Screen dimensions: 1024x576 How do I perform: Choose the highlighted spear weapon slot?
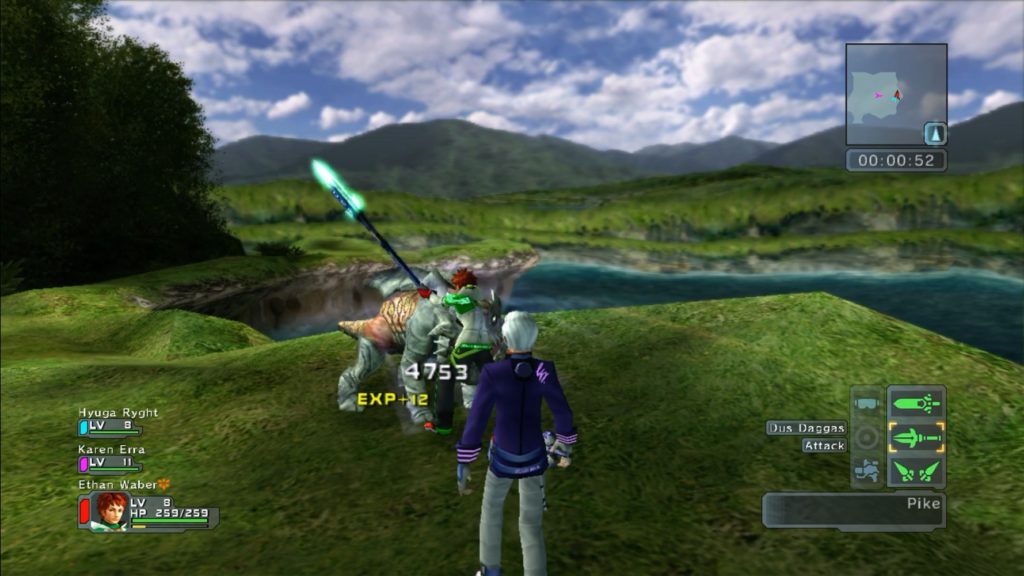[916, 438]
